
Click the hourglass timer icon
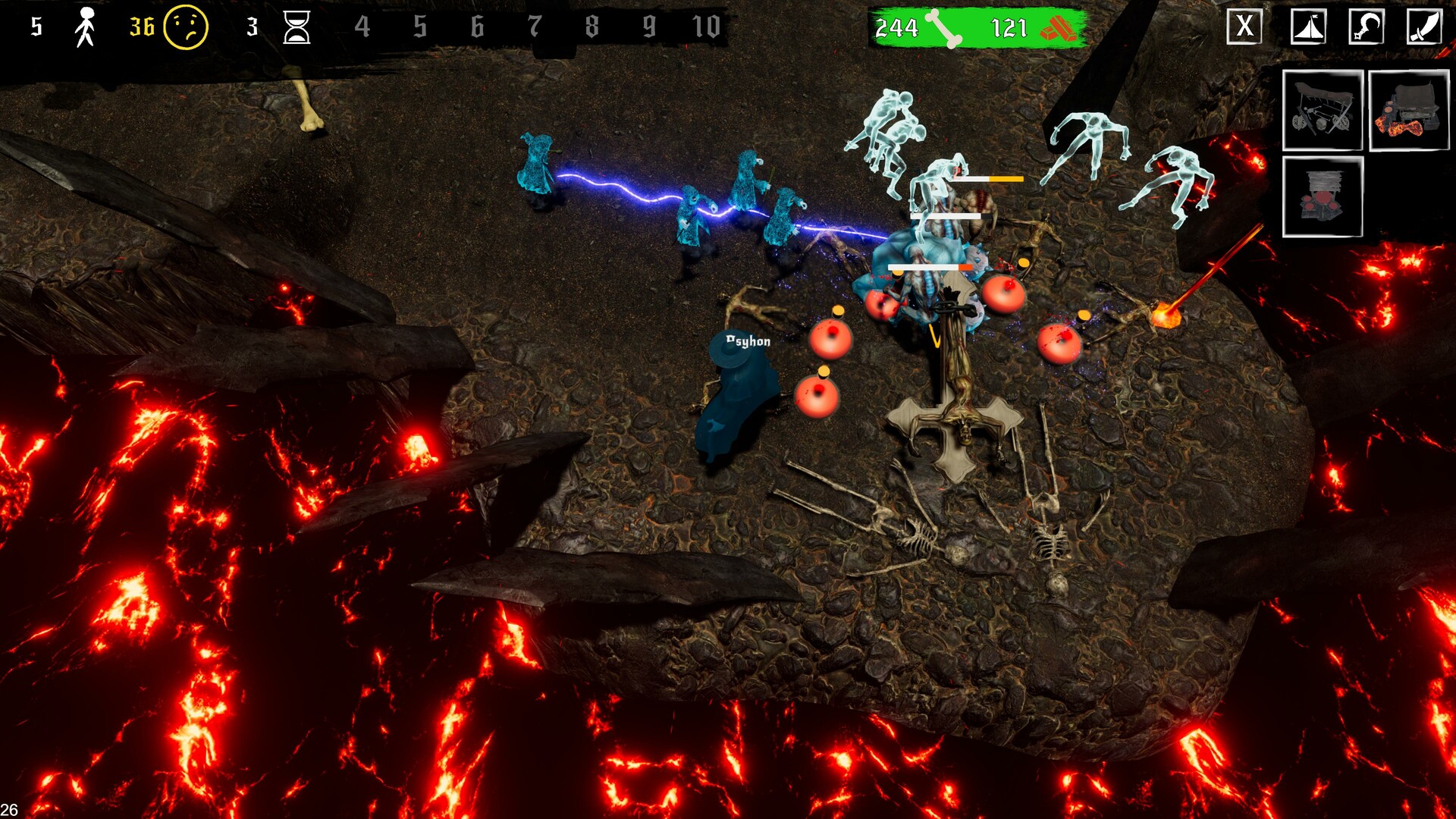coord(297,29)
